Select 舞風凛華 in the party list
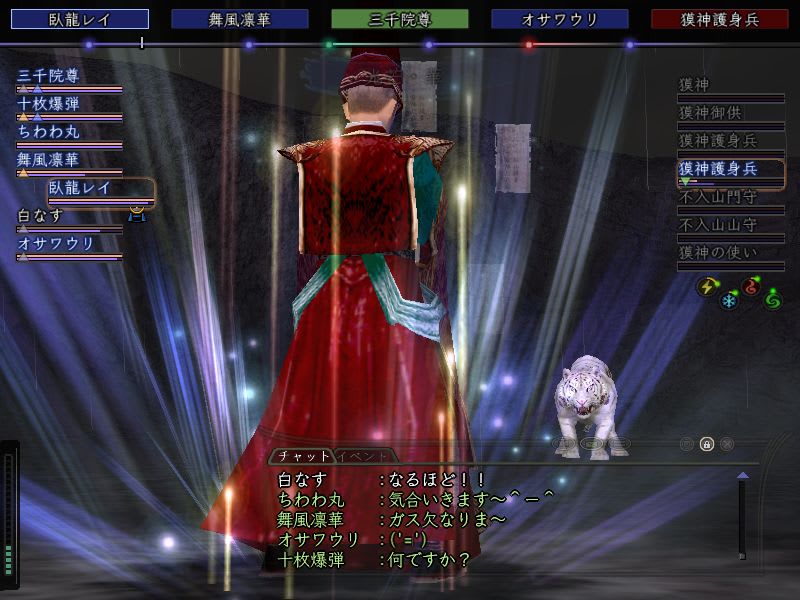 tap(48, 159)
